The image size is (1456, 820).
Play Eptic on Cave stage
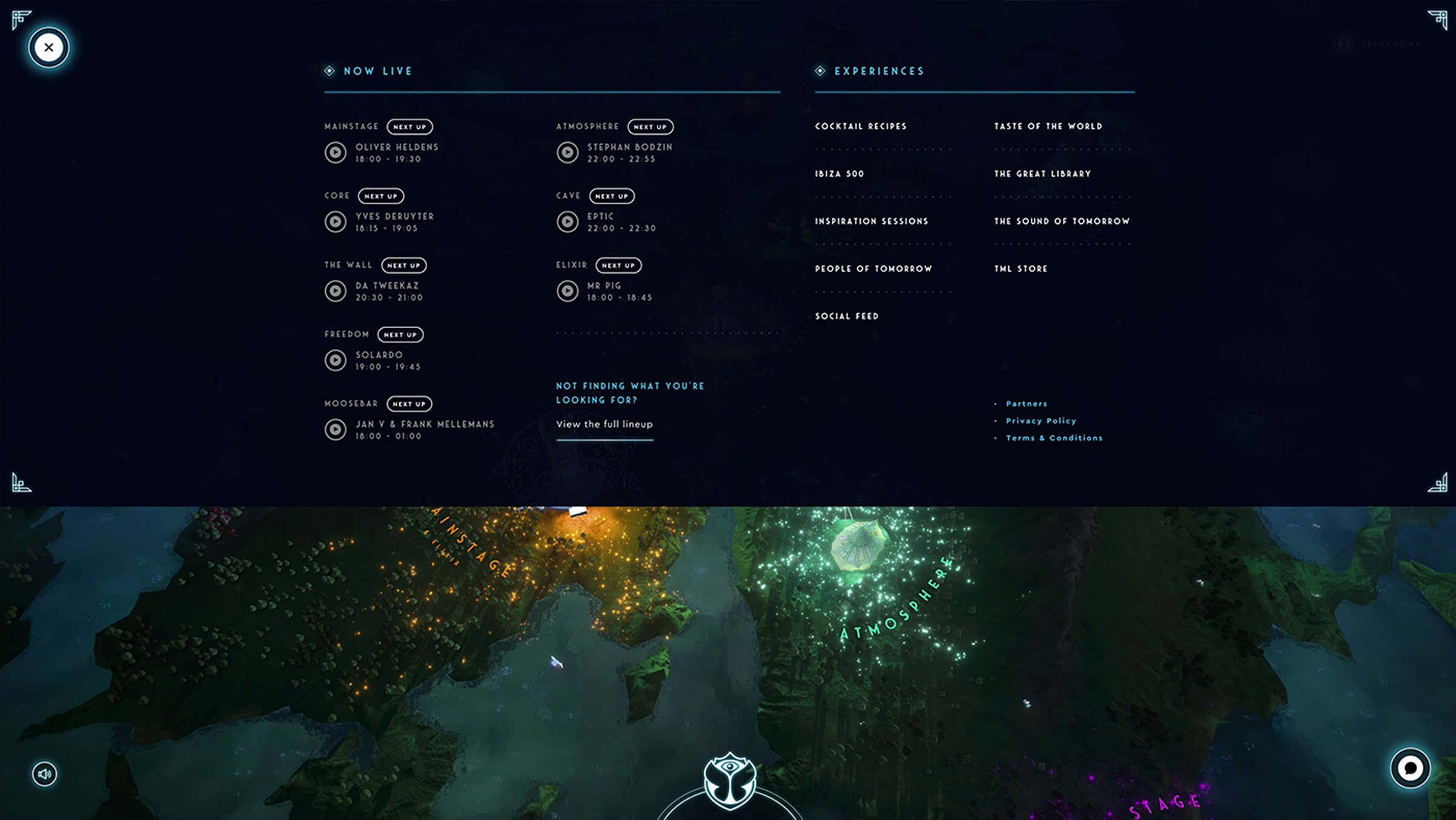coord(567,221)
